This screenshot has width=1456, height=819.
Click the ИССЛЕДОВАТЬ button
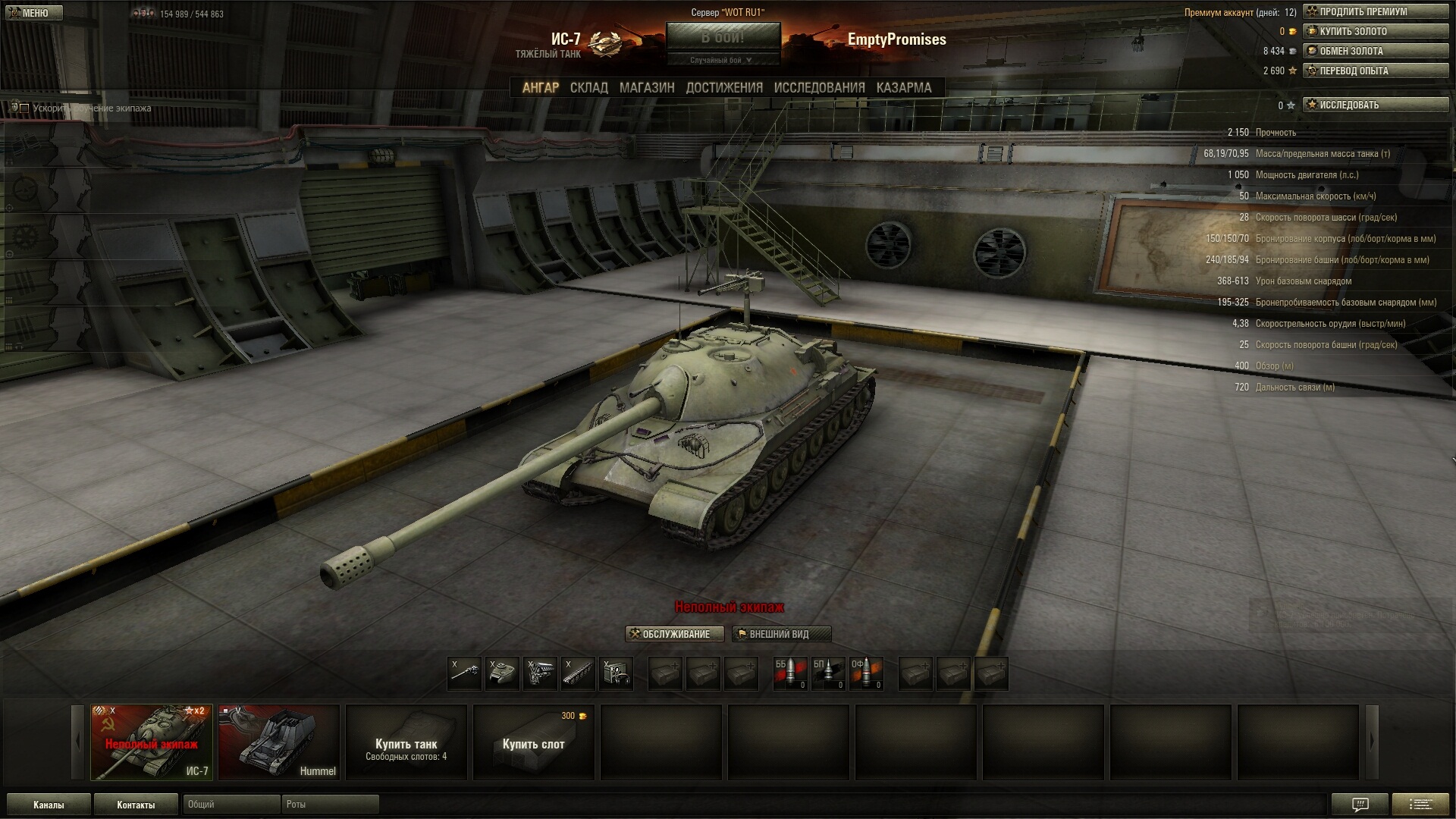[1375, 105]
